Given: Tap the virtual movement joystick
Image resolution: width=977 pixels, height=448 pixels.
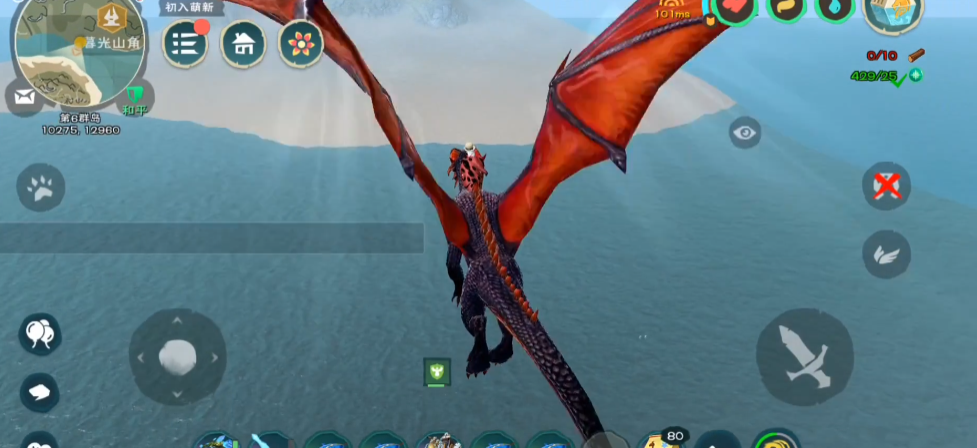Looking at the screenshot, I should (177, 357).
